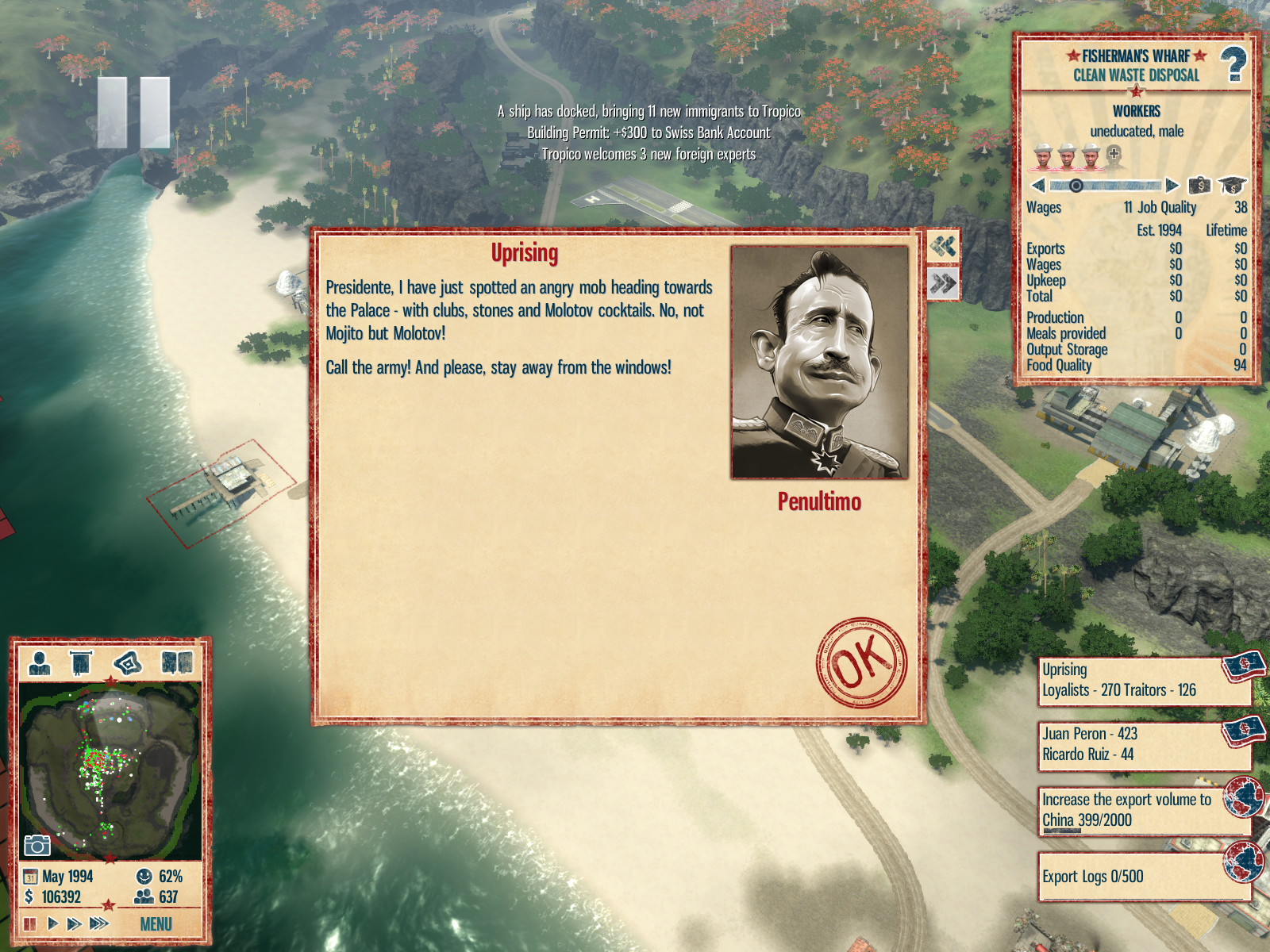Go to the previous message with the back arrows
The image size is (1270, 952).
(x=943, y=247)
